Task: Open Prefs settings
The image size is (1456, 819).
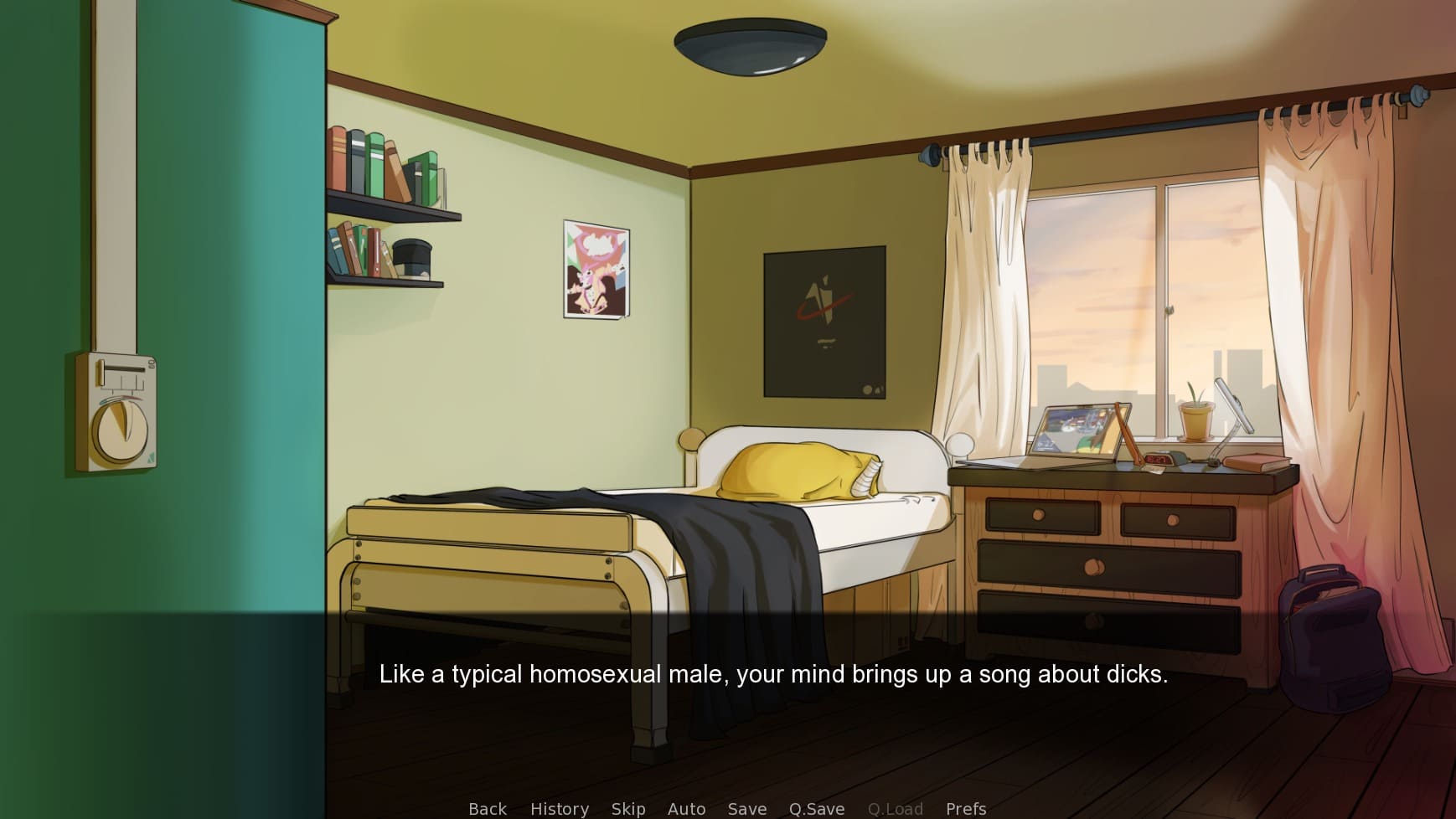Action: click(966, 808)
